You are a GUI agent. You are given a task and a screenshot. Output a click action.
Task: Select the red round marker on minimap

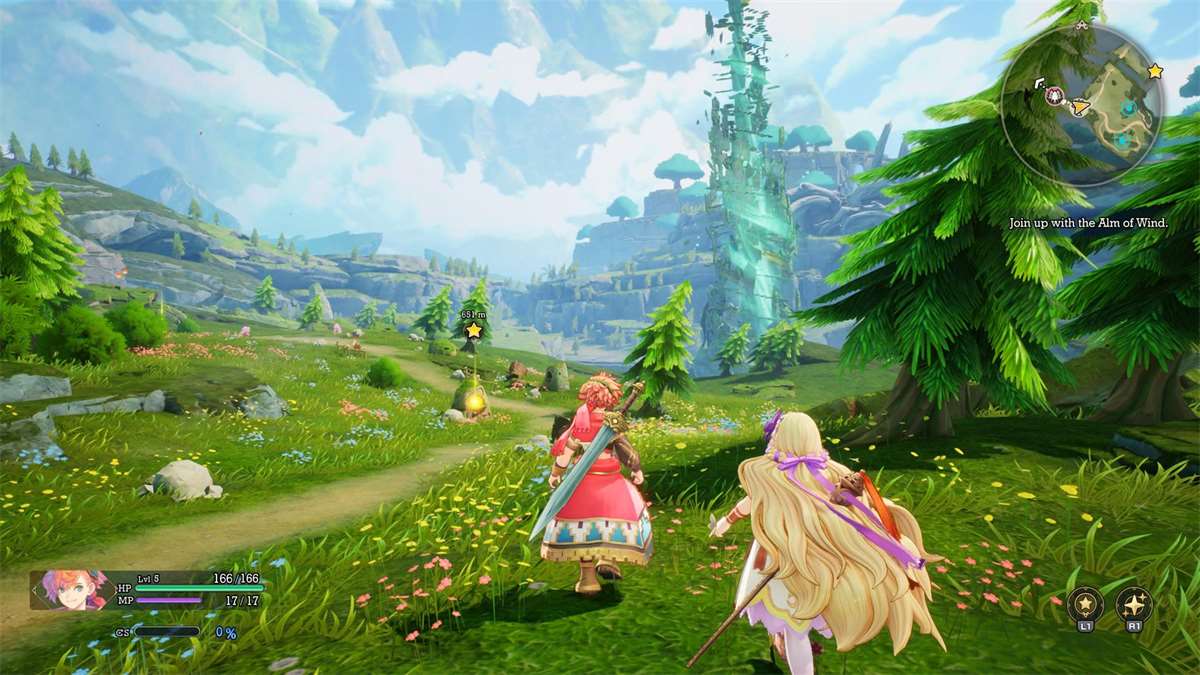click(1054, 96)
